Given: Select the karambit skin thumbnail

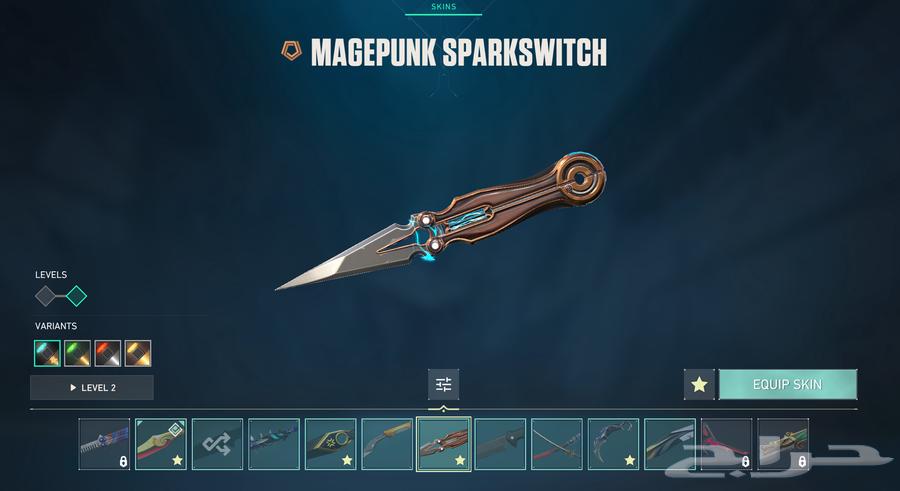Looking at the screenshot, I should [613, 444].
